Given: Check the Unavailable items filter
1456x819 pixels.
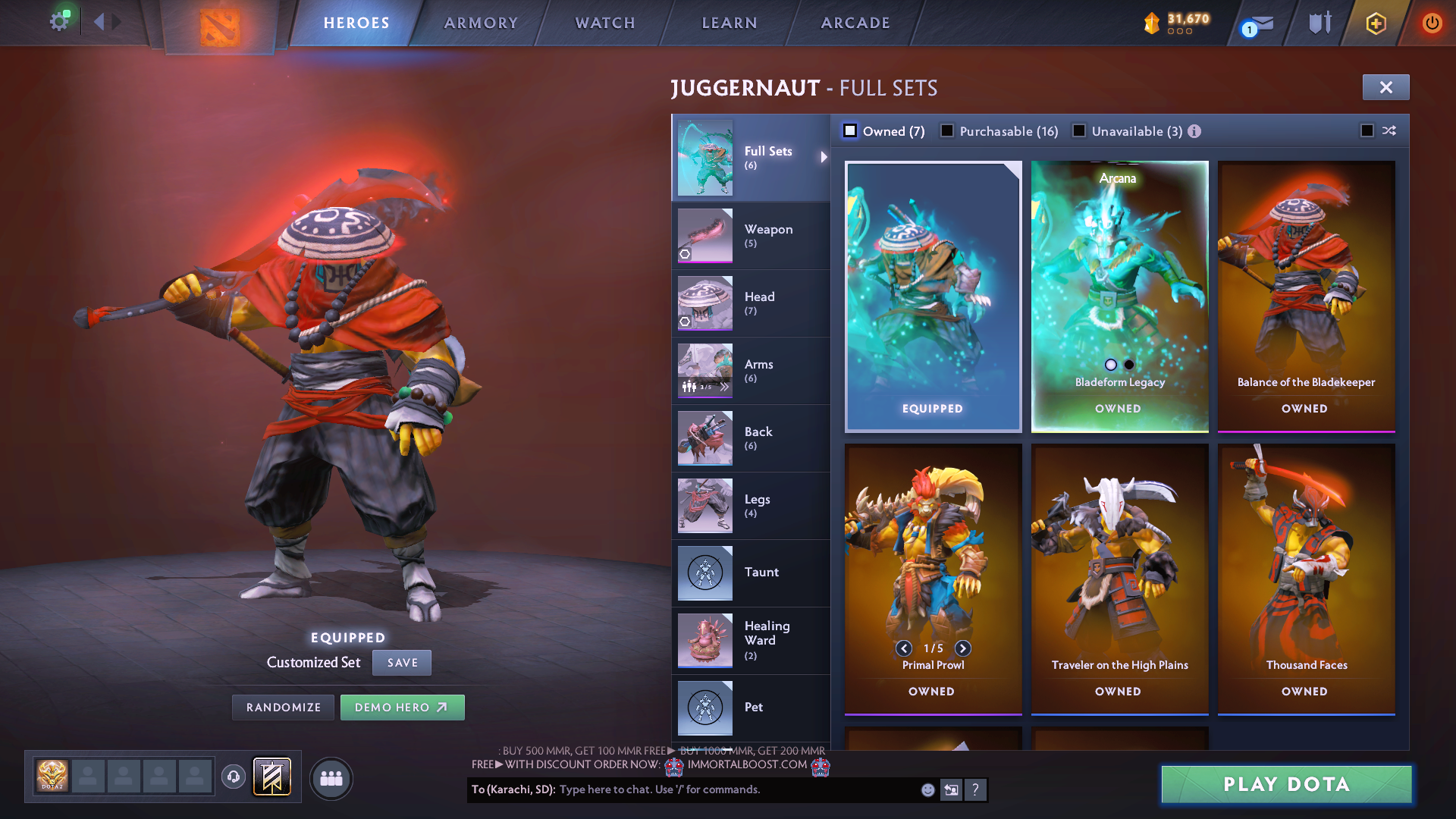Looking at the screenshot, I should click(1079, 131).
